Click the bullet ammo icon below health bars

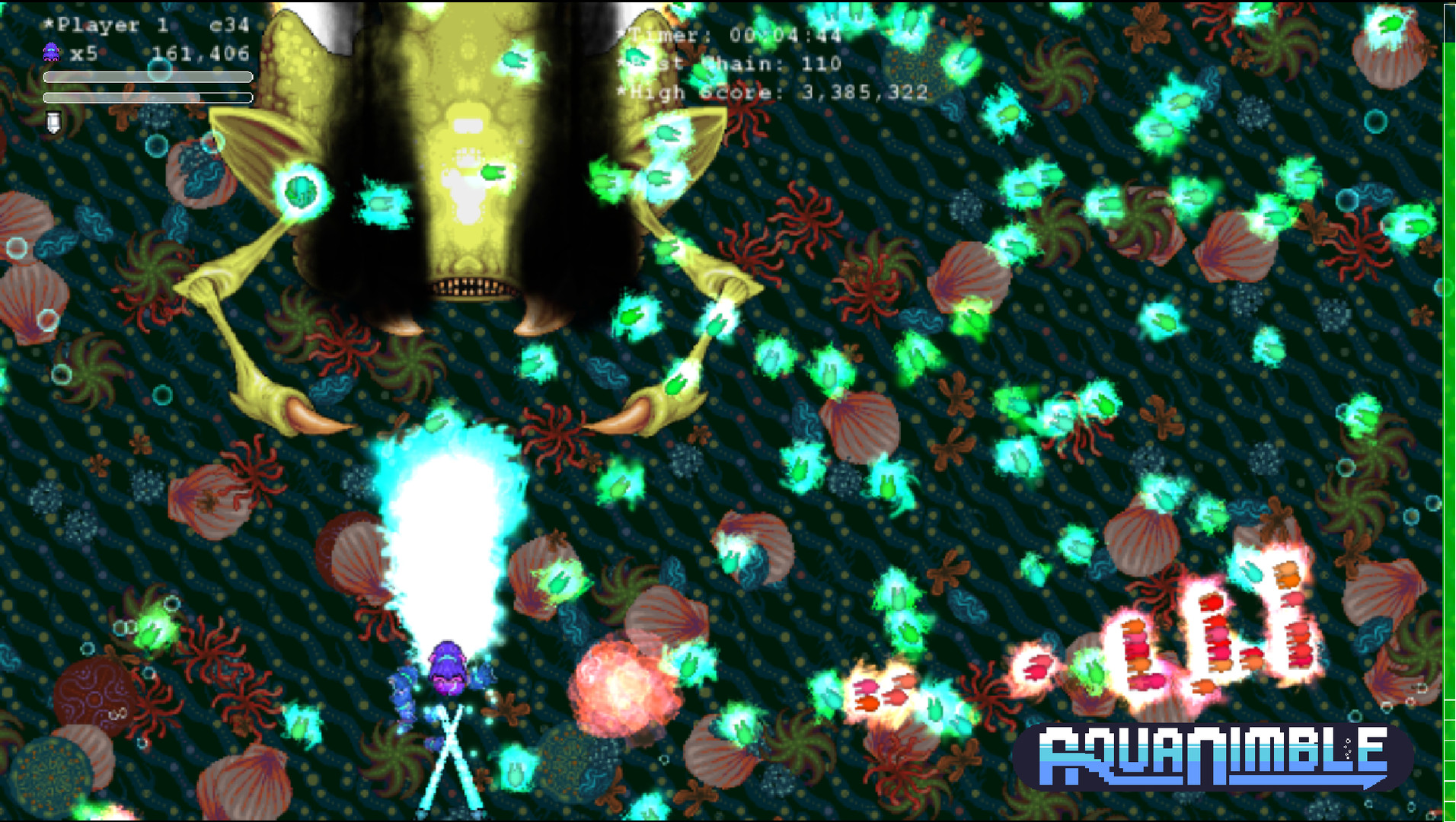(x=52, y=122)
